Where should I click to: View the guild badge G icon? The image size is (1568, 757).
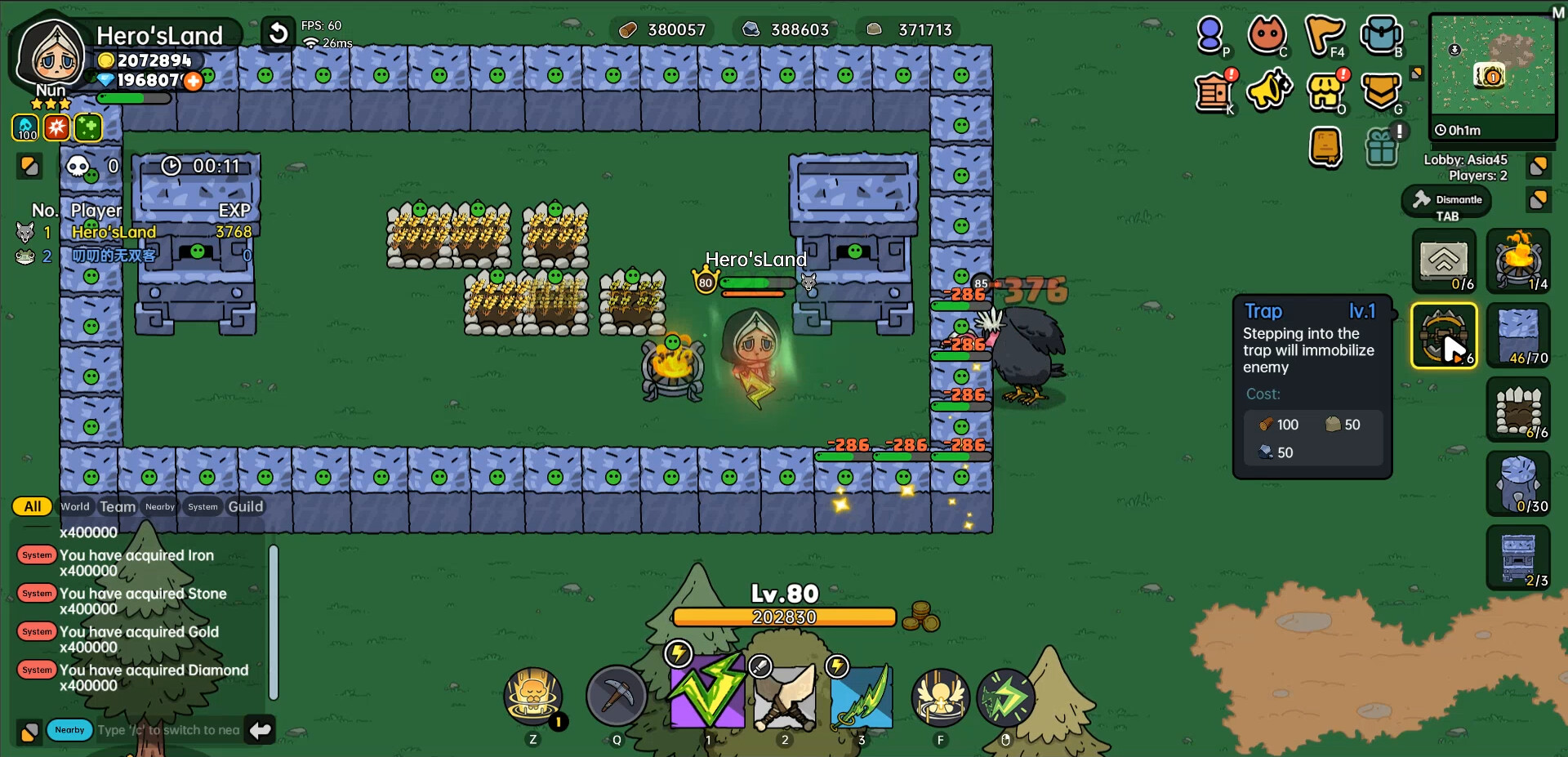[1382, 92]
